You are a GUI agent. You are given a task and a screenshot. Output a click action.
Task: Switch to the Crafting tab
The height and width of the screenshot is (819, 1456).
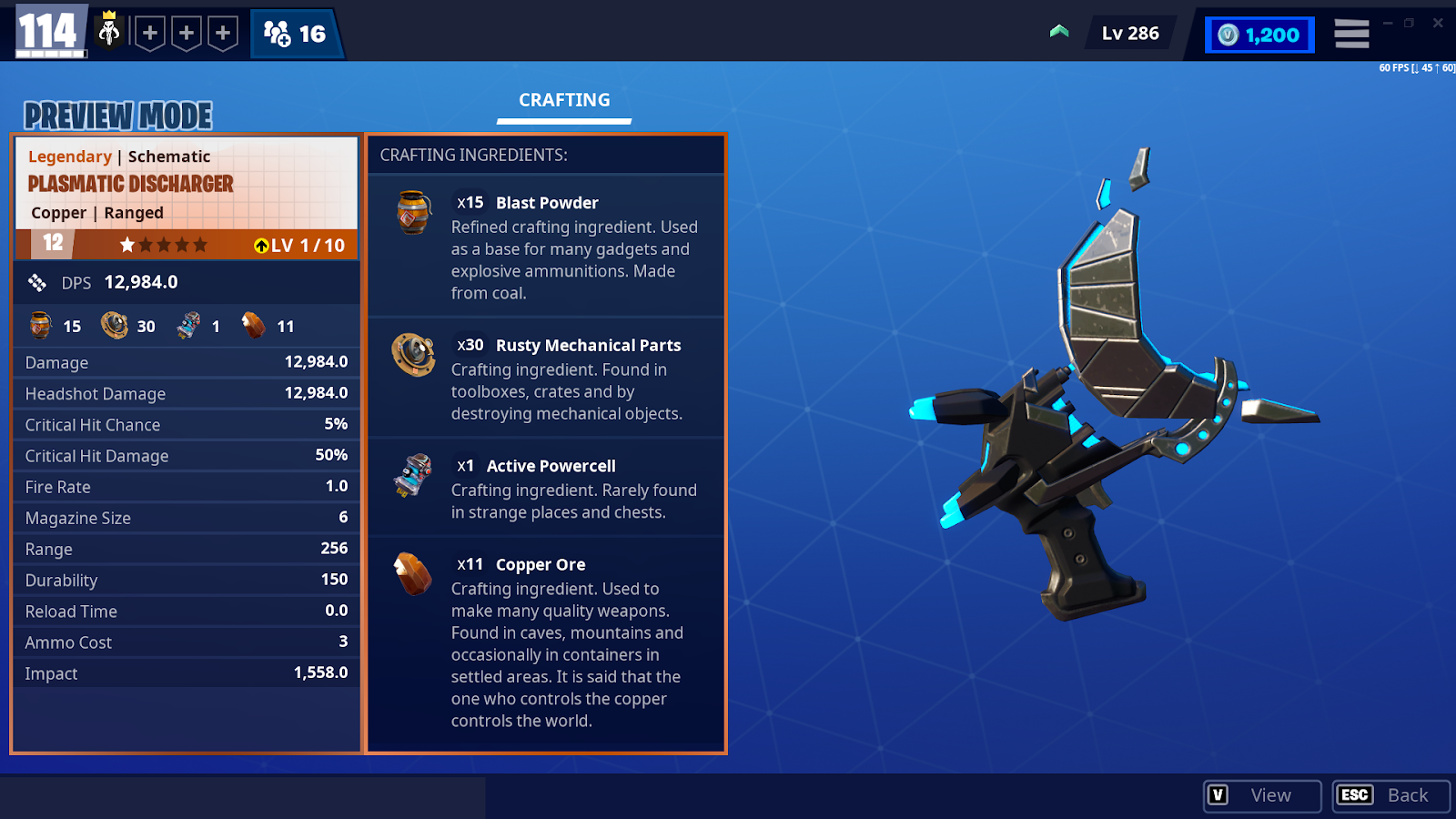coord(564,101)
